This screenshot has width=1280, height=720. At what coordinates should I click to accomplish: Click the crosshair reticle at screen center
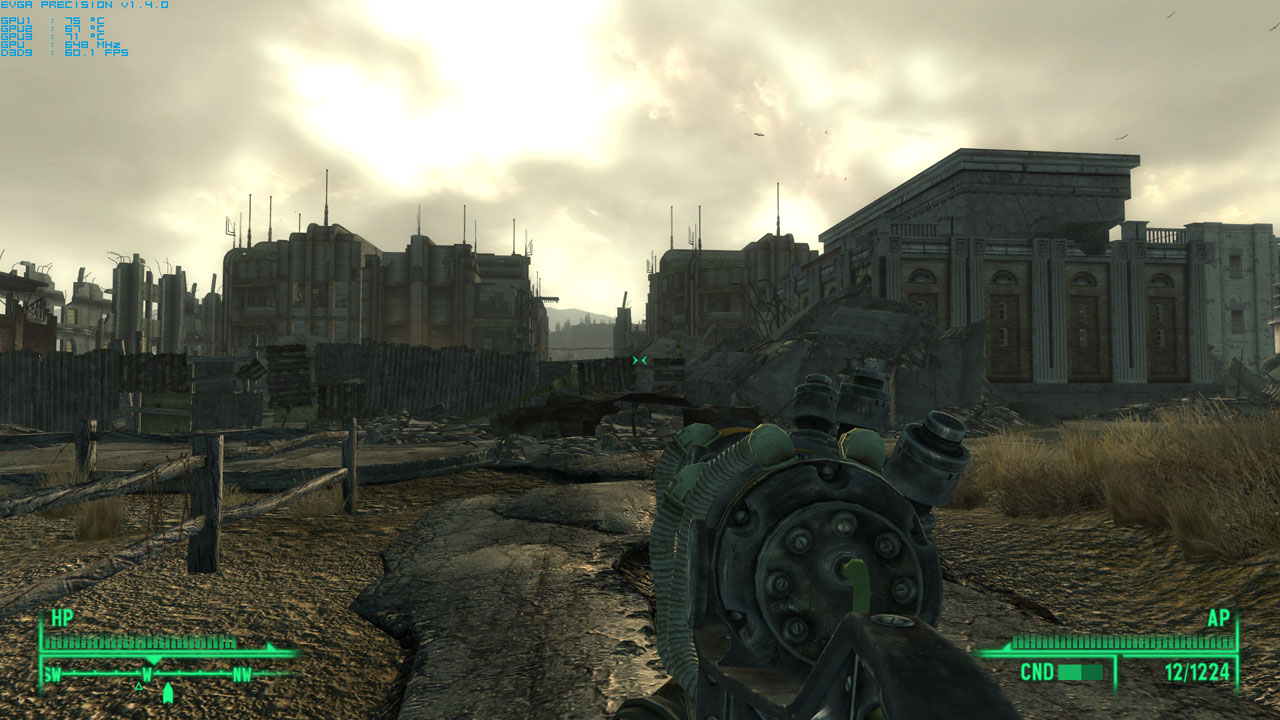coord(640,360)
